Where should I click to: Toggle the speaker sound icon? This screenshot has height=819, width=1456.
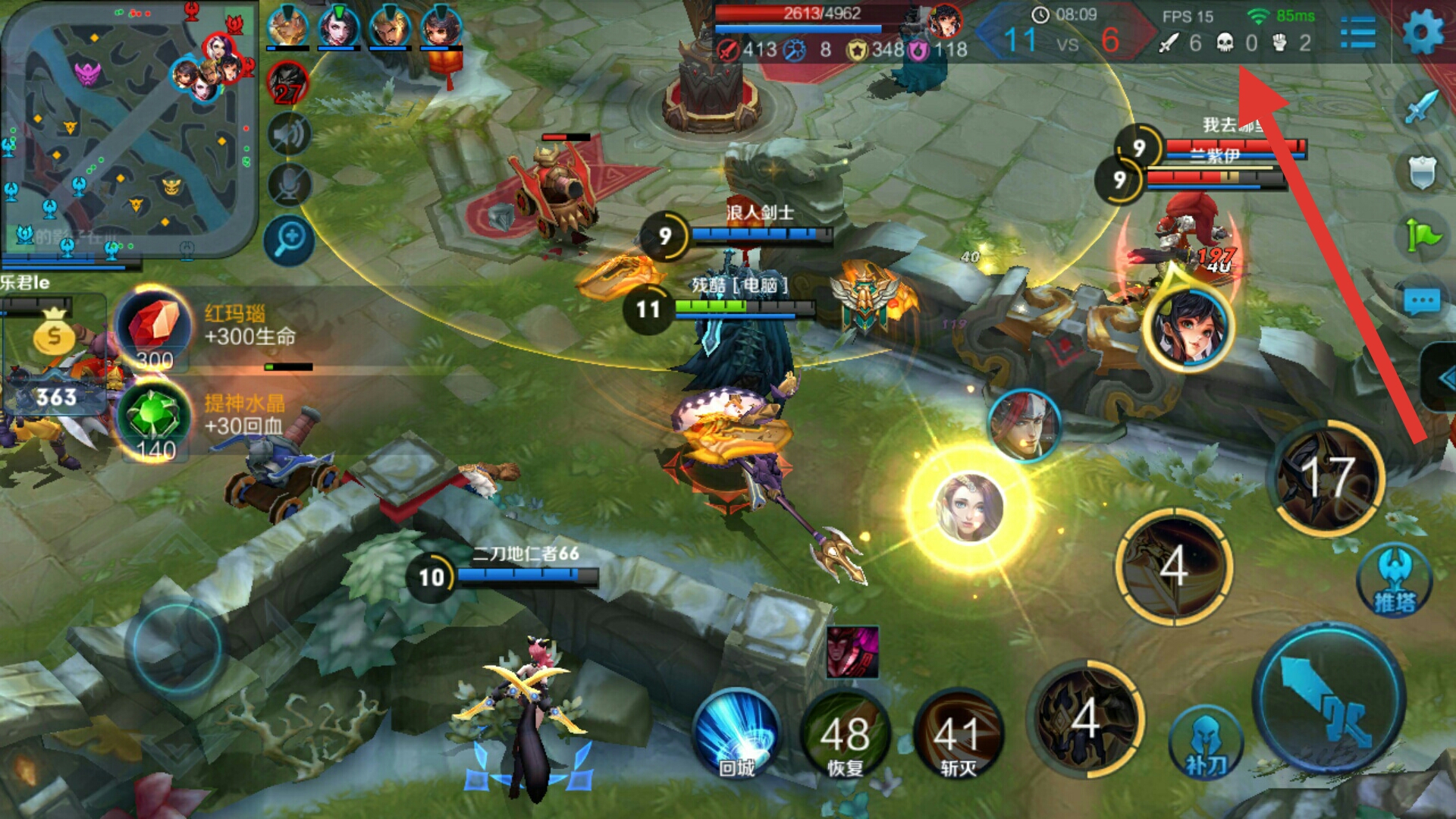point(289,136)
